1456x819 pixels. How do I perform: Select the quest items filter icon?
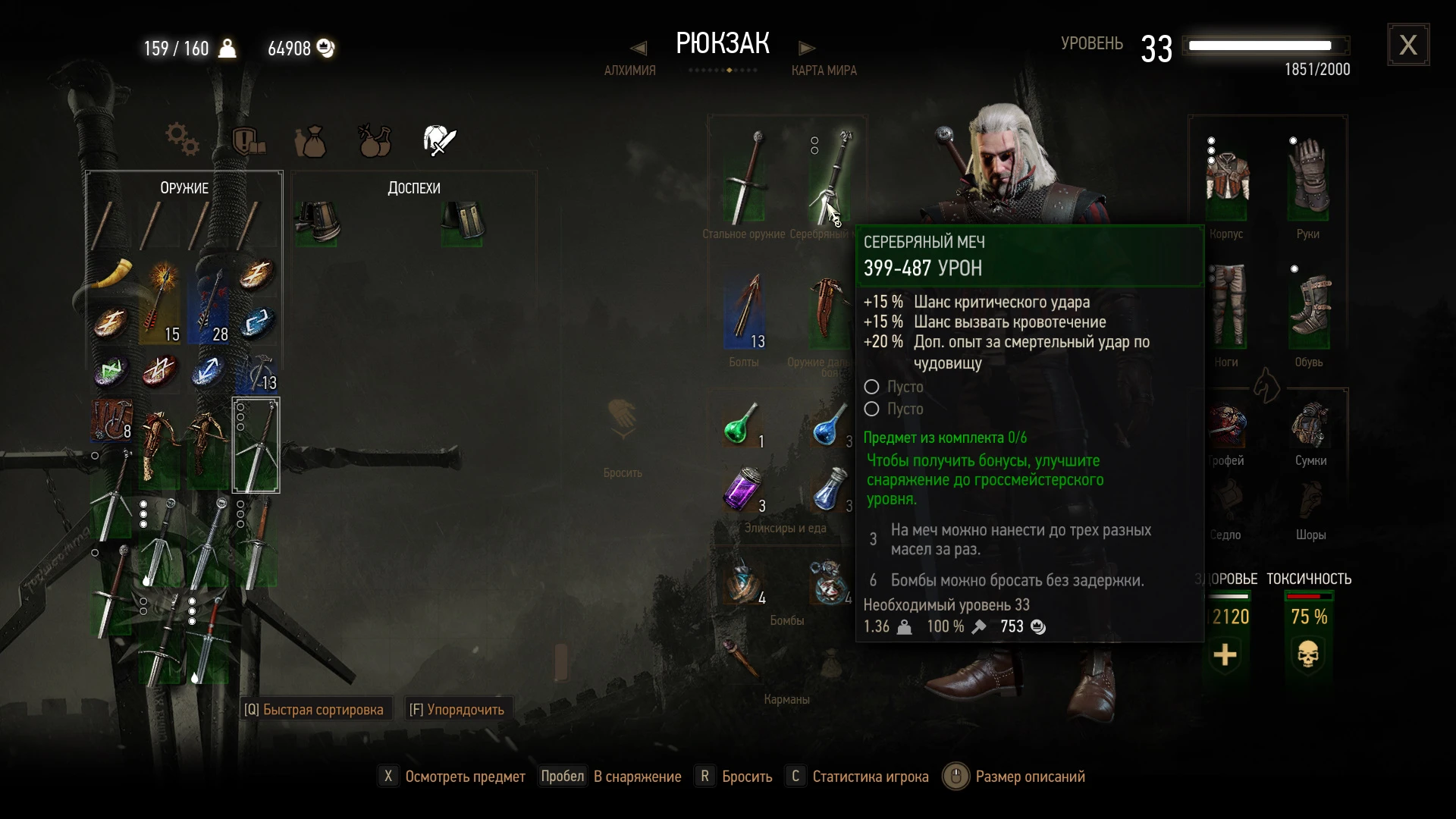point(248,140)
